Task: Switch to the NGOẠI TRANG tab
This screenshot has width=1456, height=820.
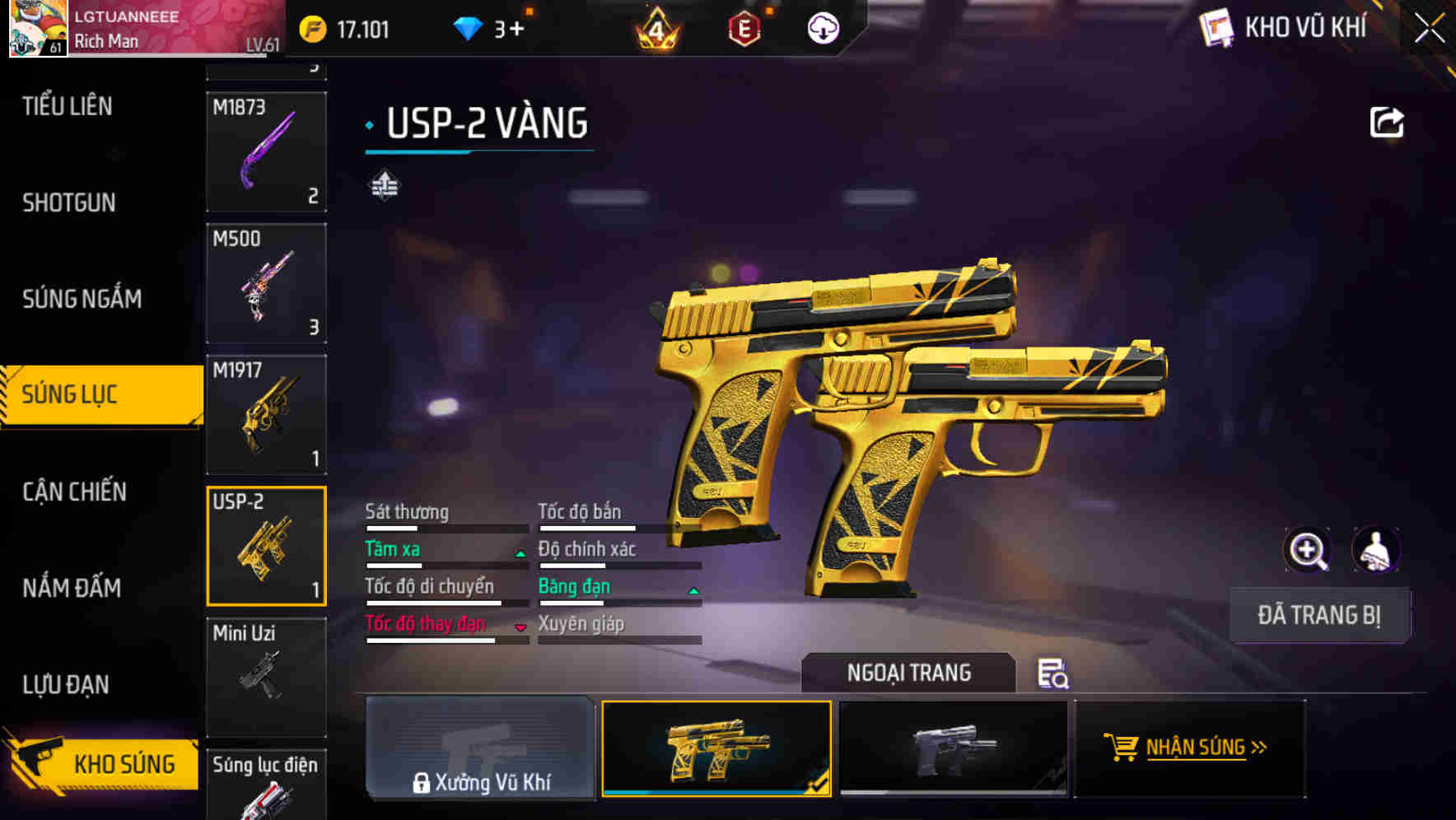Action: point(910,672)
